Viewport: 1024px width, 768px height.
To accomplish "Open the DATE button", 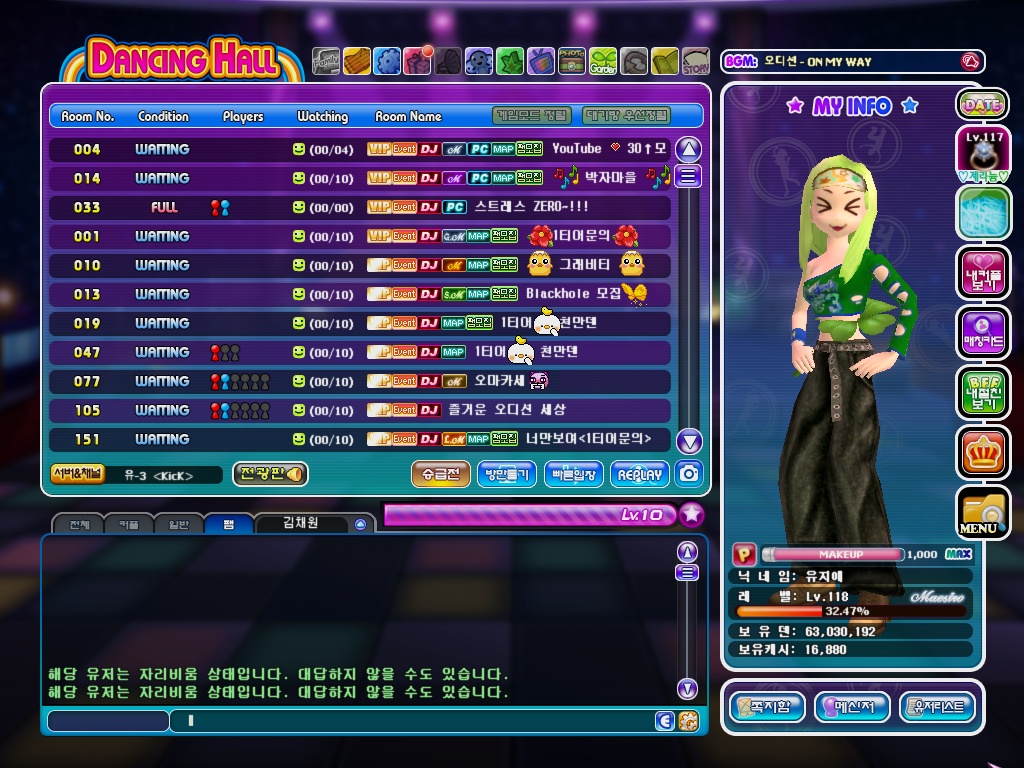I will (x=982, y=104).
